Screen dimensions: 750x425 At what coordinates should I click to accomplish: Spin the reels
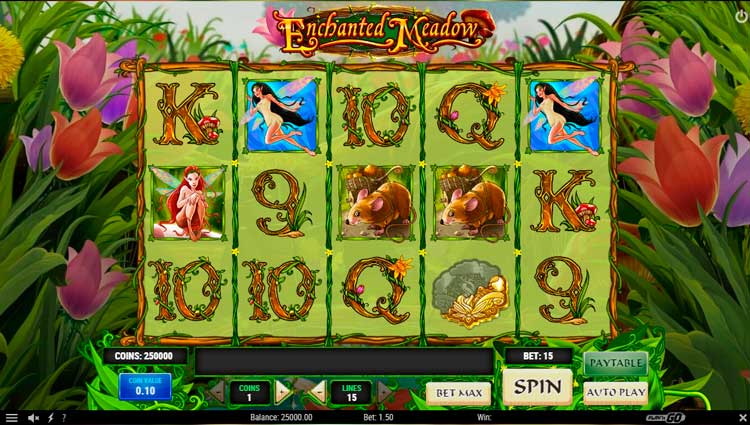[x=537, y=387]
